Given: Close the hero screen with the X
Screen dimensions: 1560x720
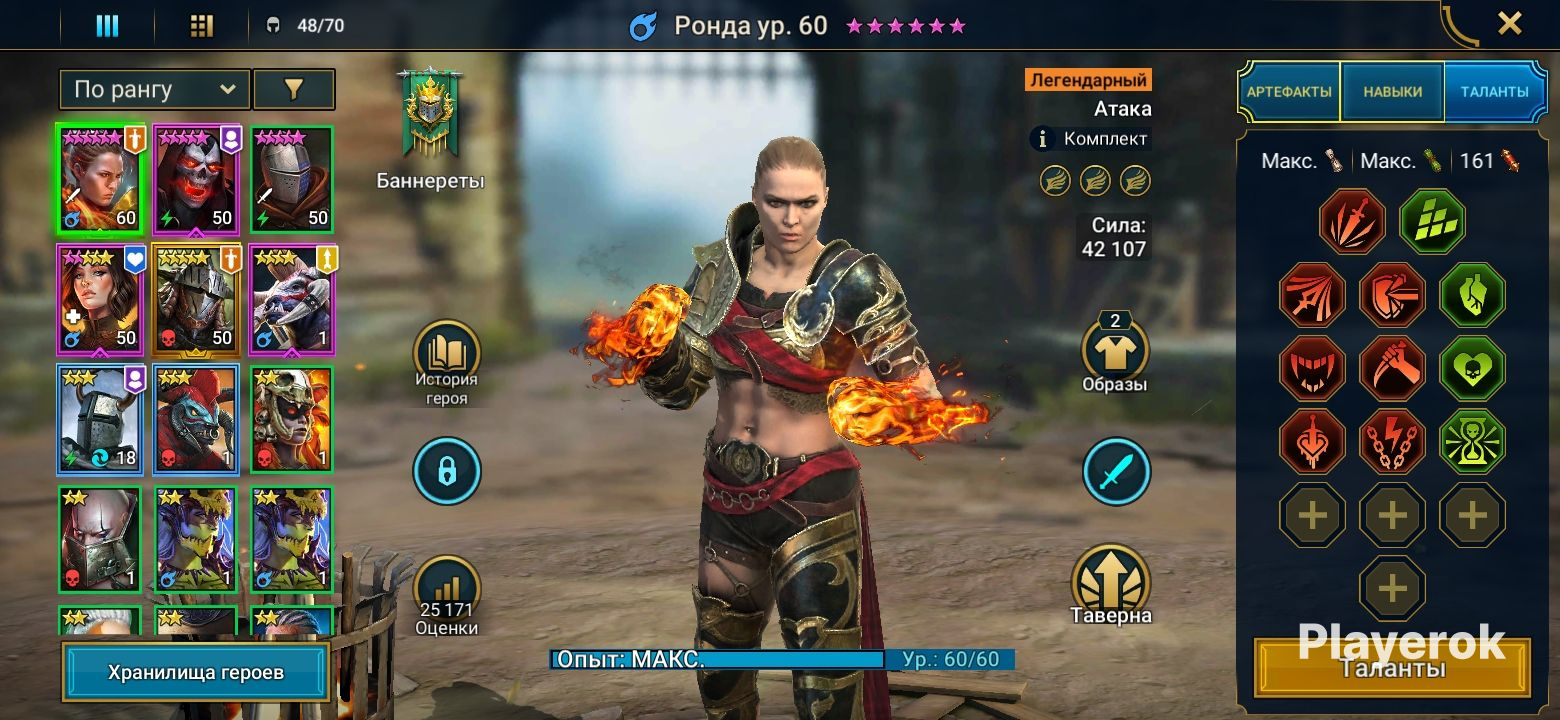Looking at the screenshot, I should tap(1509, 24).
